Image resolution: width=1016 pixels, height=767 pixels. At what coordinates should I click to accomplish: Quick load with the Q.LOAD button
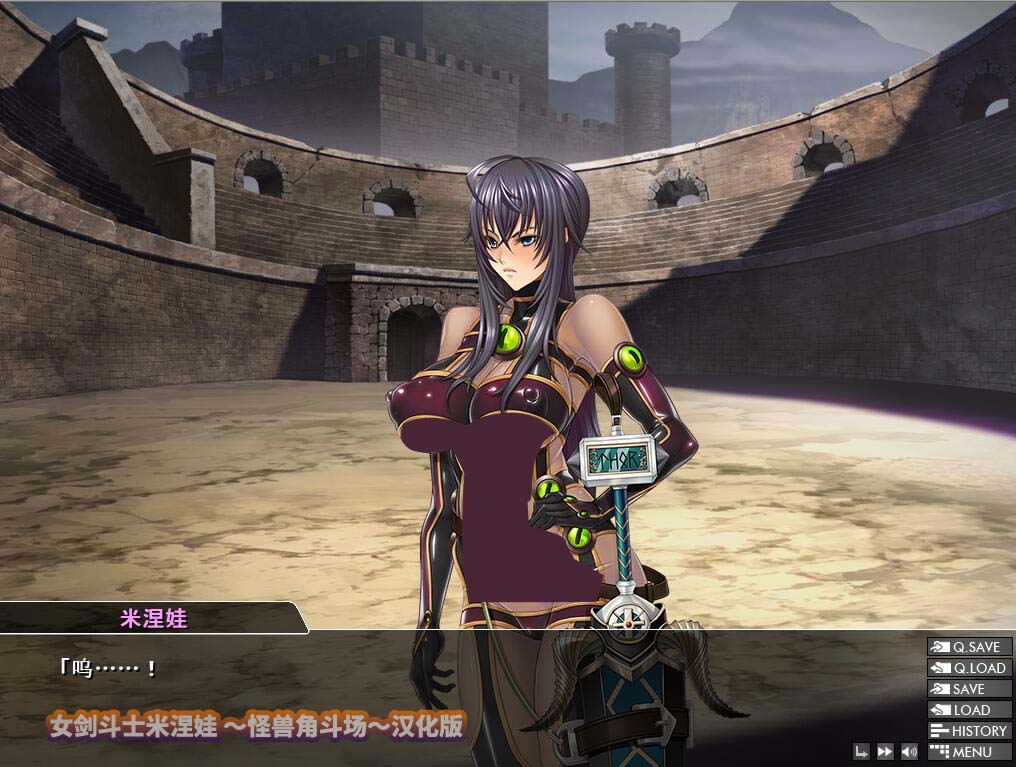(969, 668)
